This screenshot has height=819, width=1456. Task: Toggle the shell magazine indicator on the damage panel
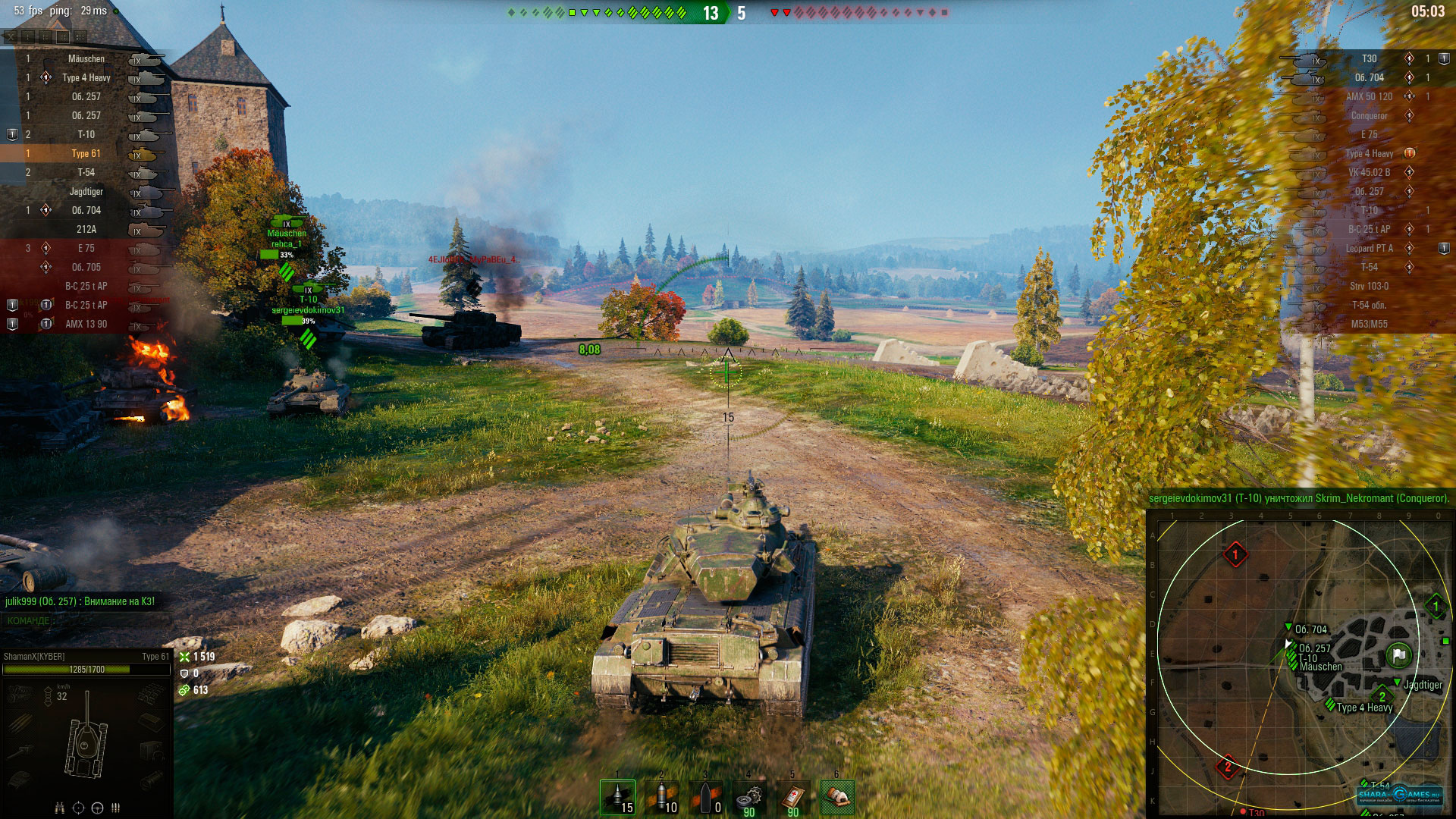115,808
